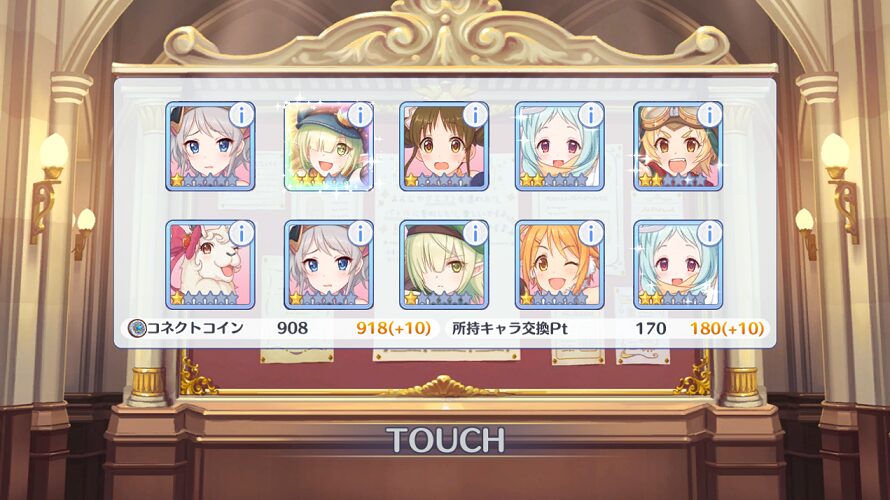Show info for the goggles girl card
This screenshot has width=890, height=500.
(x=709, y=114)
